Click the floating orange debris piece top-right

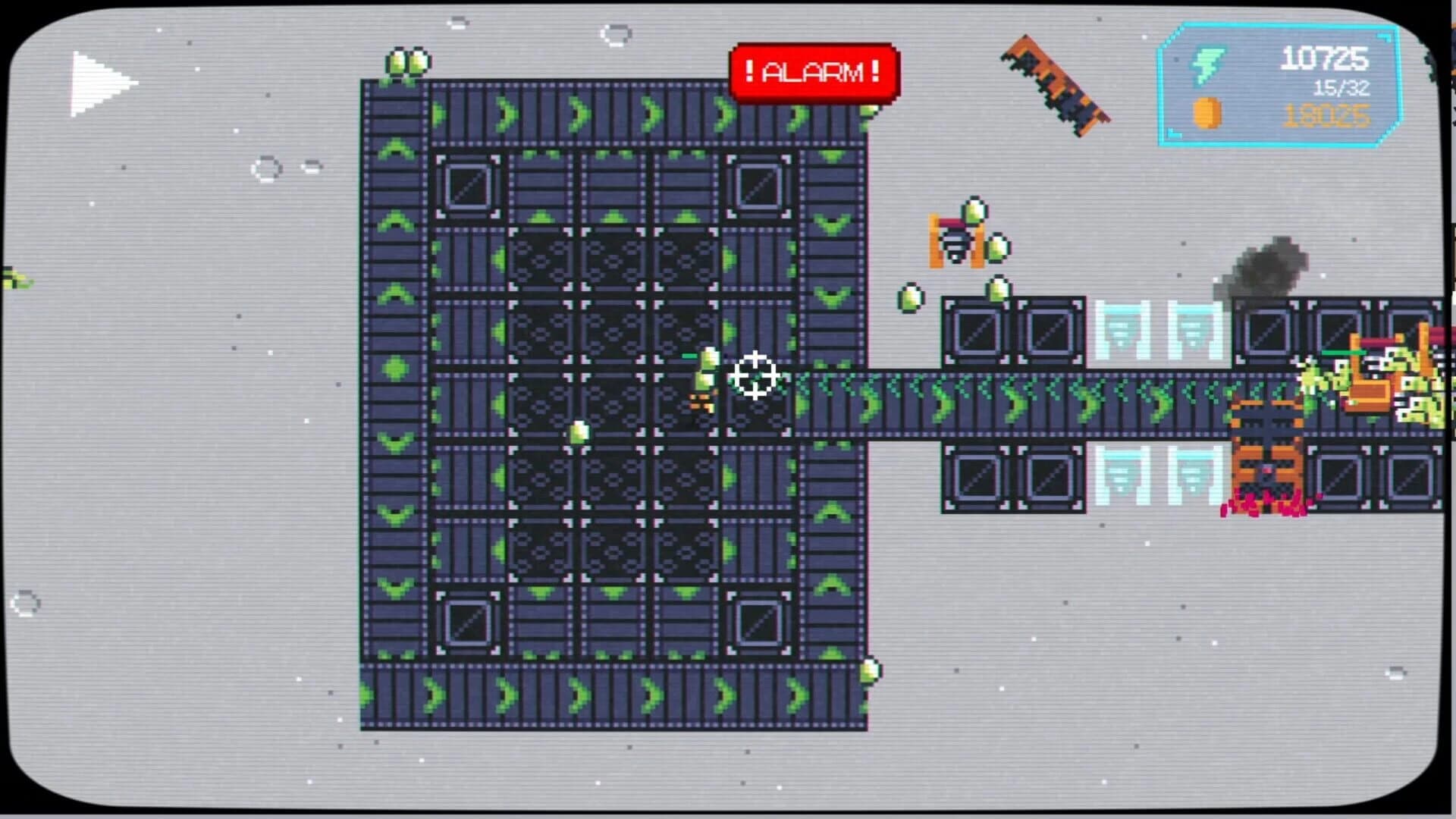pyautogui.click(x=1054, y=83)
